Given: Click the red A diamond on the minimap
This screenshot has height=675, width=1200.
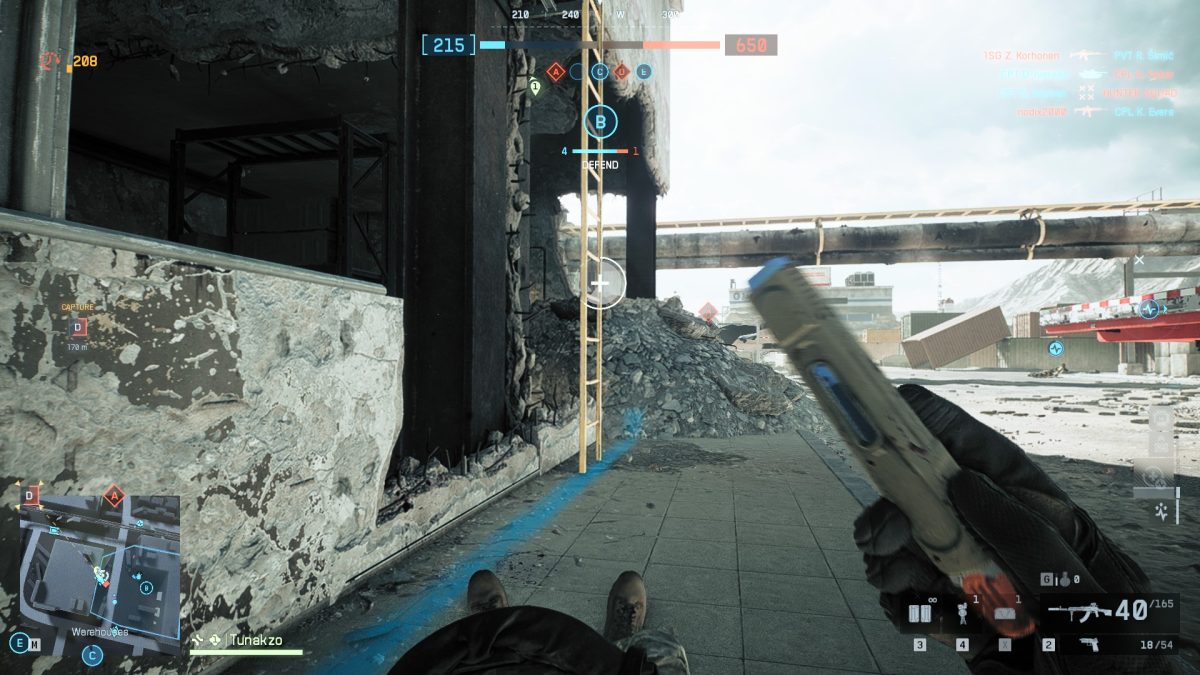Looking at the screenshot, I should [113, 495].
